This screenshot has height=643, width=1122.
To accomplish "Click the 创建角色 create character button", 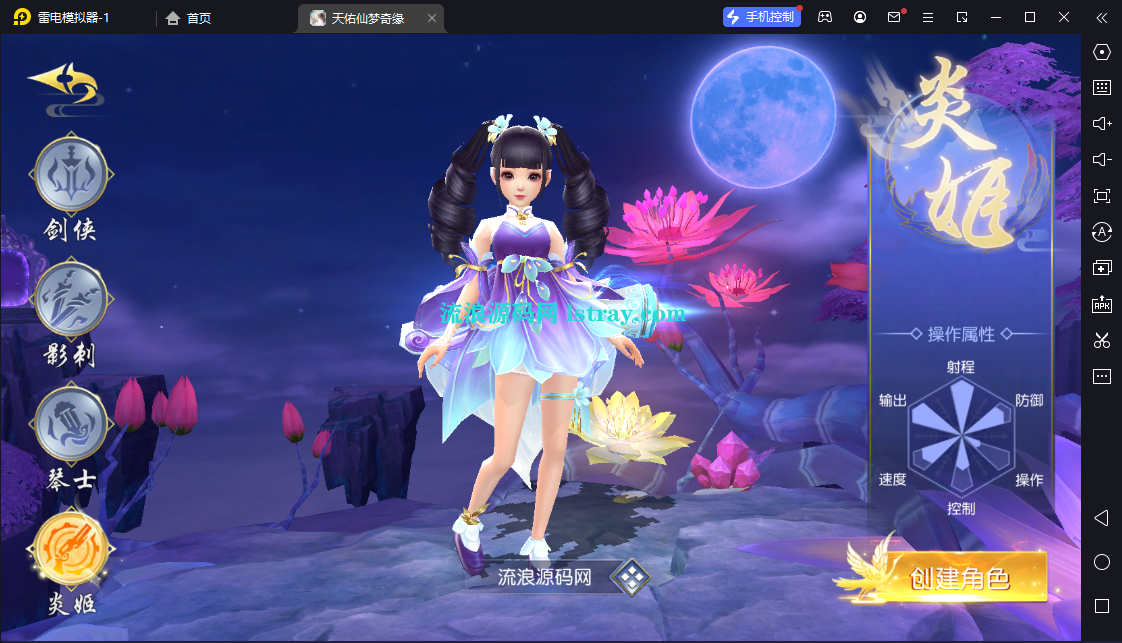I will (959, 577).
